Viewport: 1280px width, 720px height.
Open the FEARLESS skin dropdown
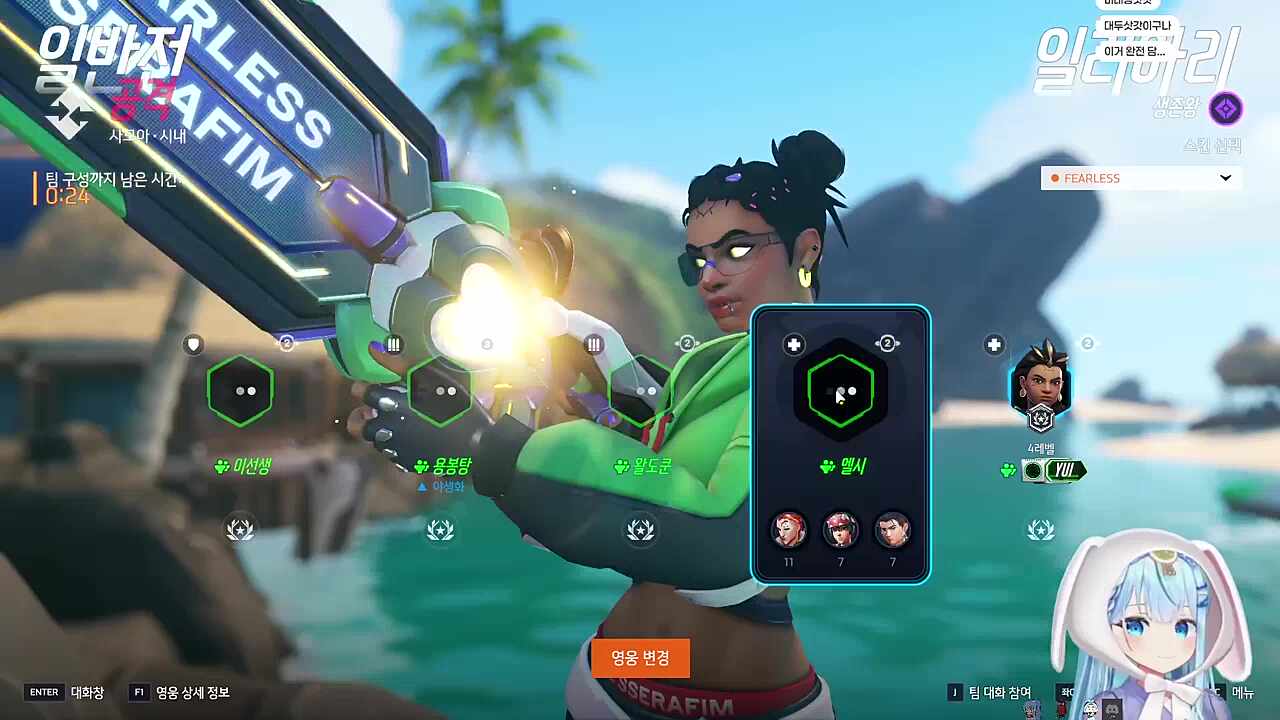1141,178
